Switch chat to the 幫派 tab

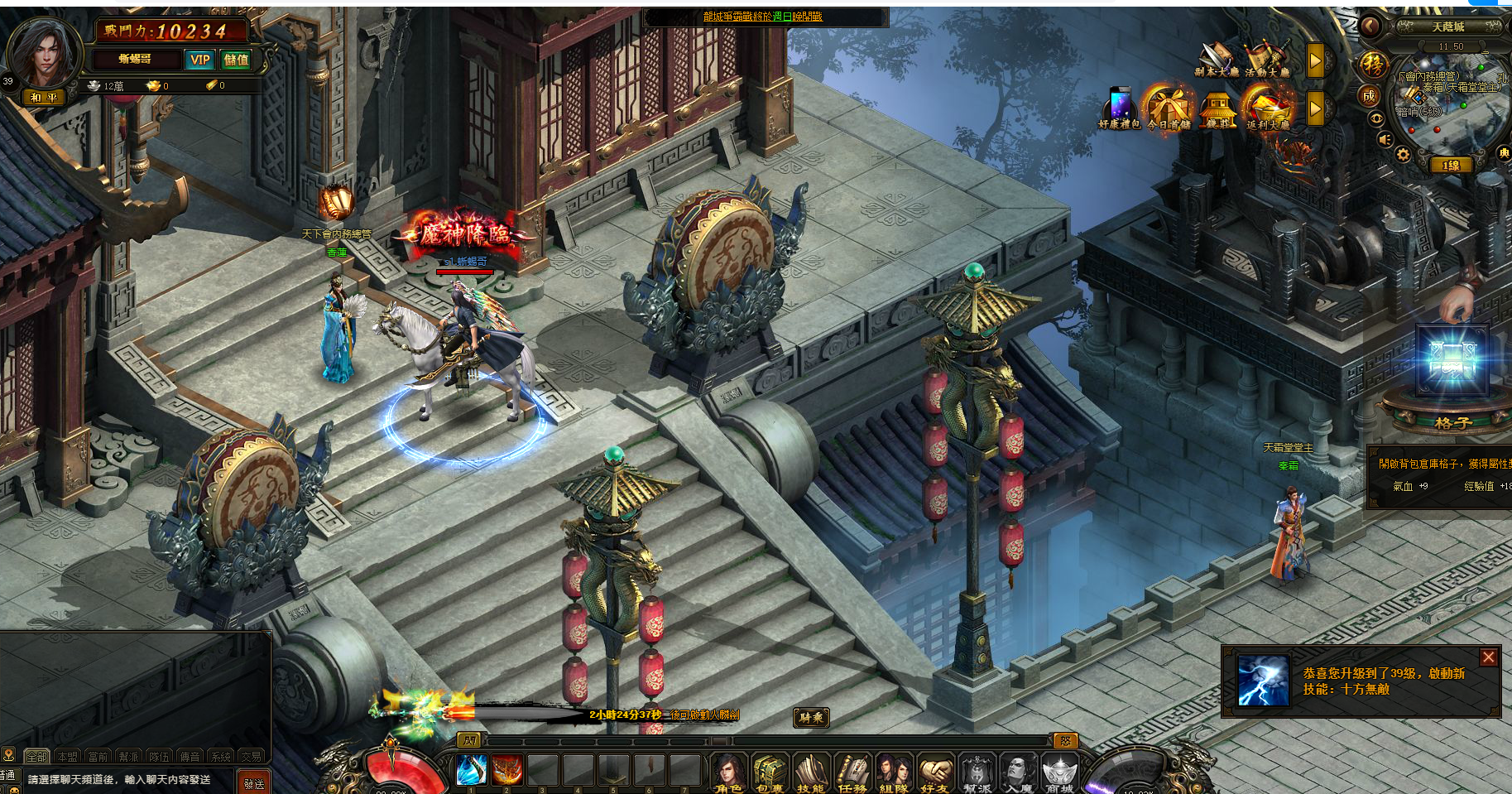(x=128, y=756)
